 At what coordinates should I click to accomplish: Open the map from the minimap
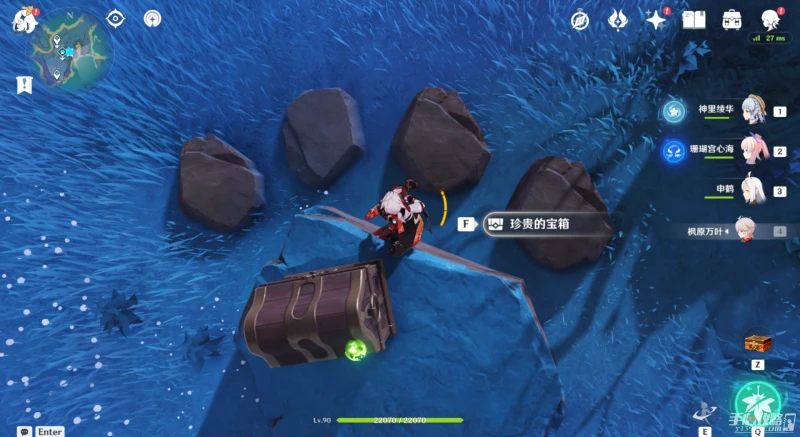[68, 50]
